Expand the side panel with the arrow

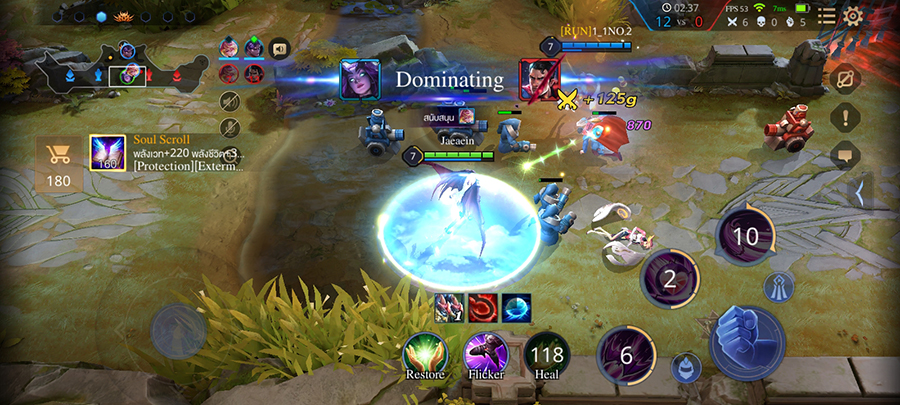point(858,193)
